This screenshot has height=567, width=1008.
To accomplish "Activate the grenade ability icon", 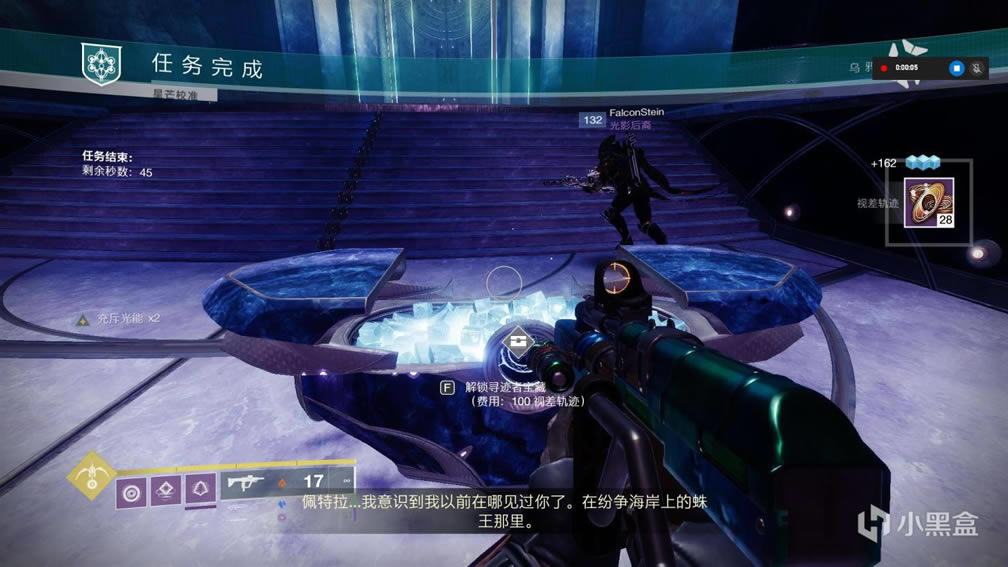I will (x=130, y=490).
